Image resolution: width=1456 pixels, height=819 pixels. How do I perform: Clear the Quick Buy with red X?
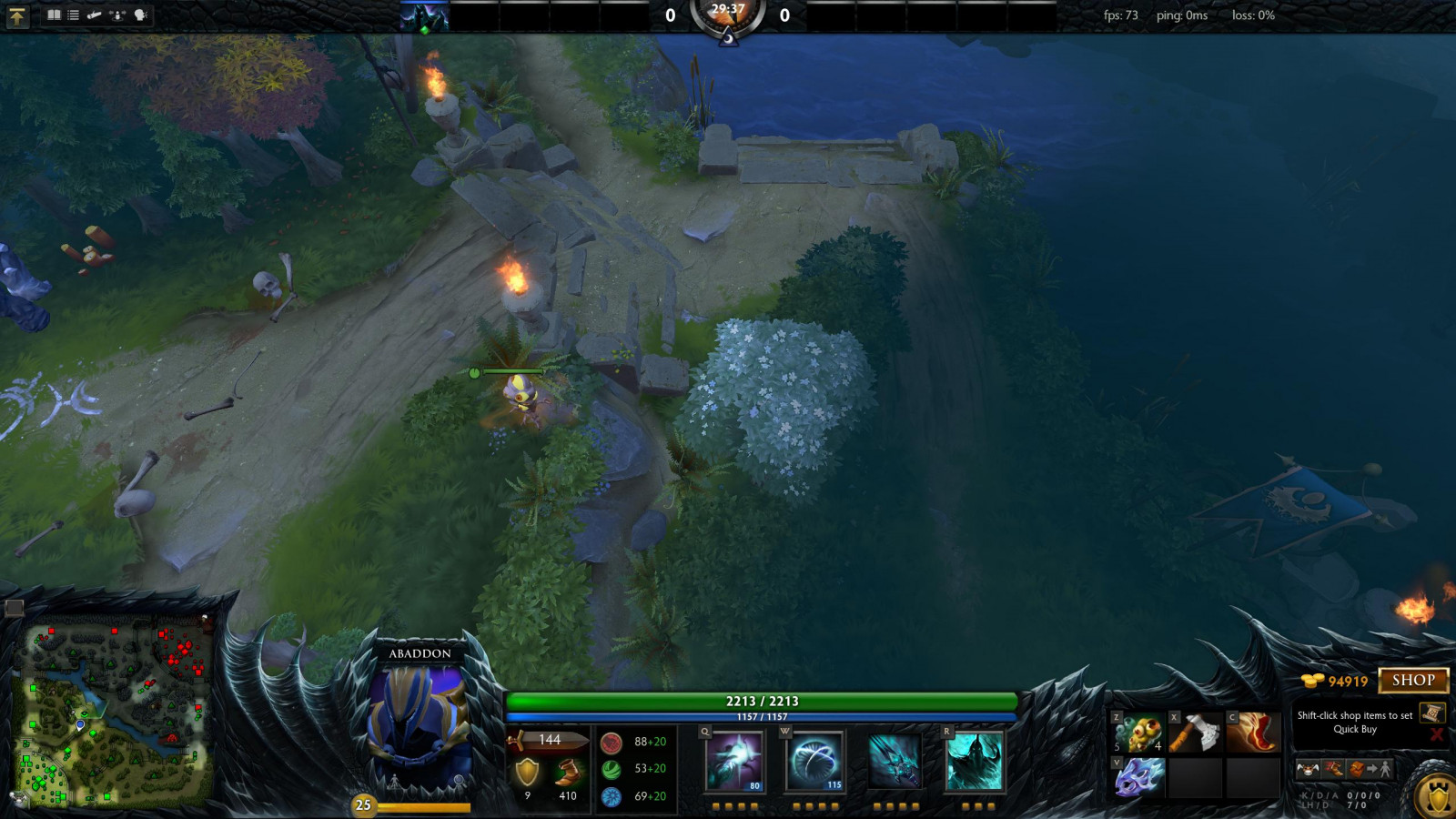(1437, 734)
